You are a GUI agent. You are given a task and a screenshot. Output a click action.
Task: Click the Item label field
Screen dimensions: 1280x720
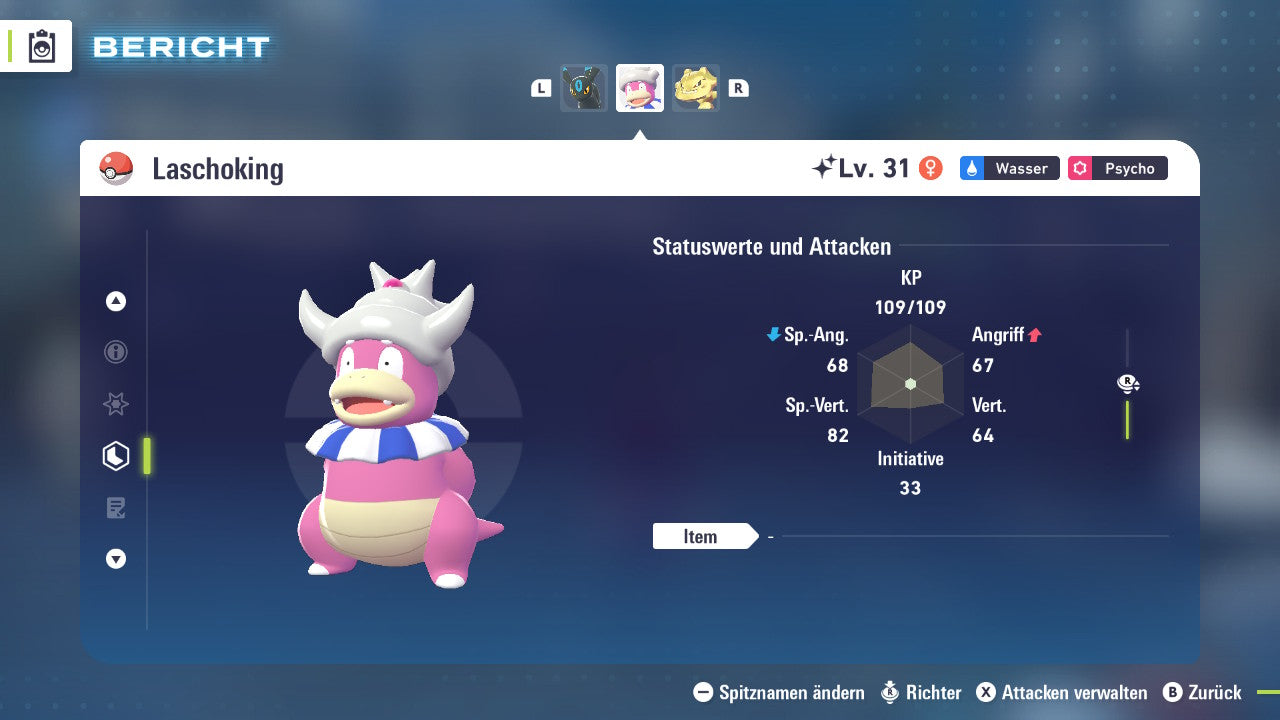click(701, 536)
